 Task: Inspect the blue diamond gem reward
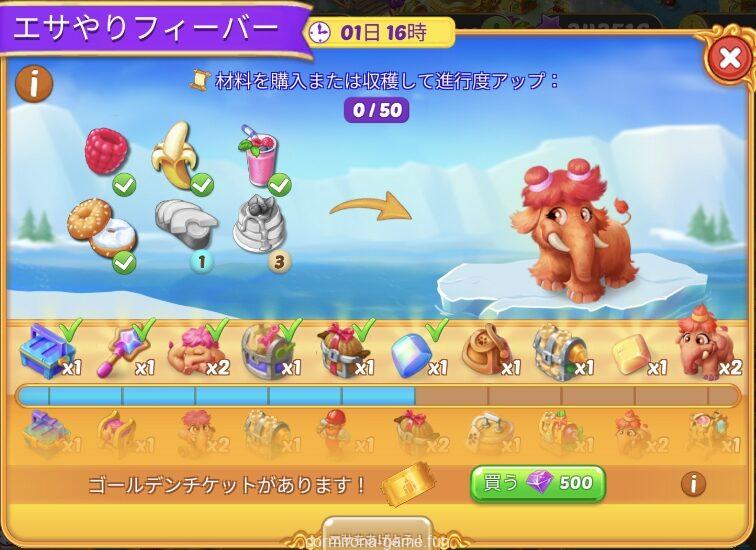[x=411, y=352]
